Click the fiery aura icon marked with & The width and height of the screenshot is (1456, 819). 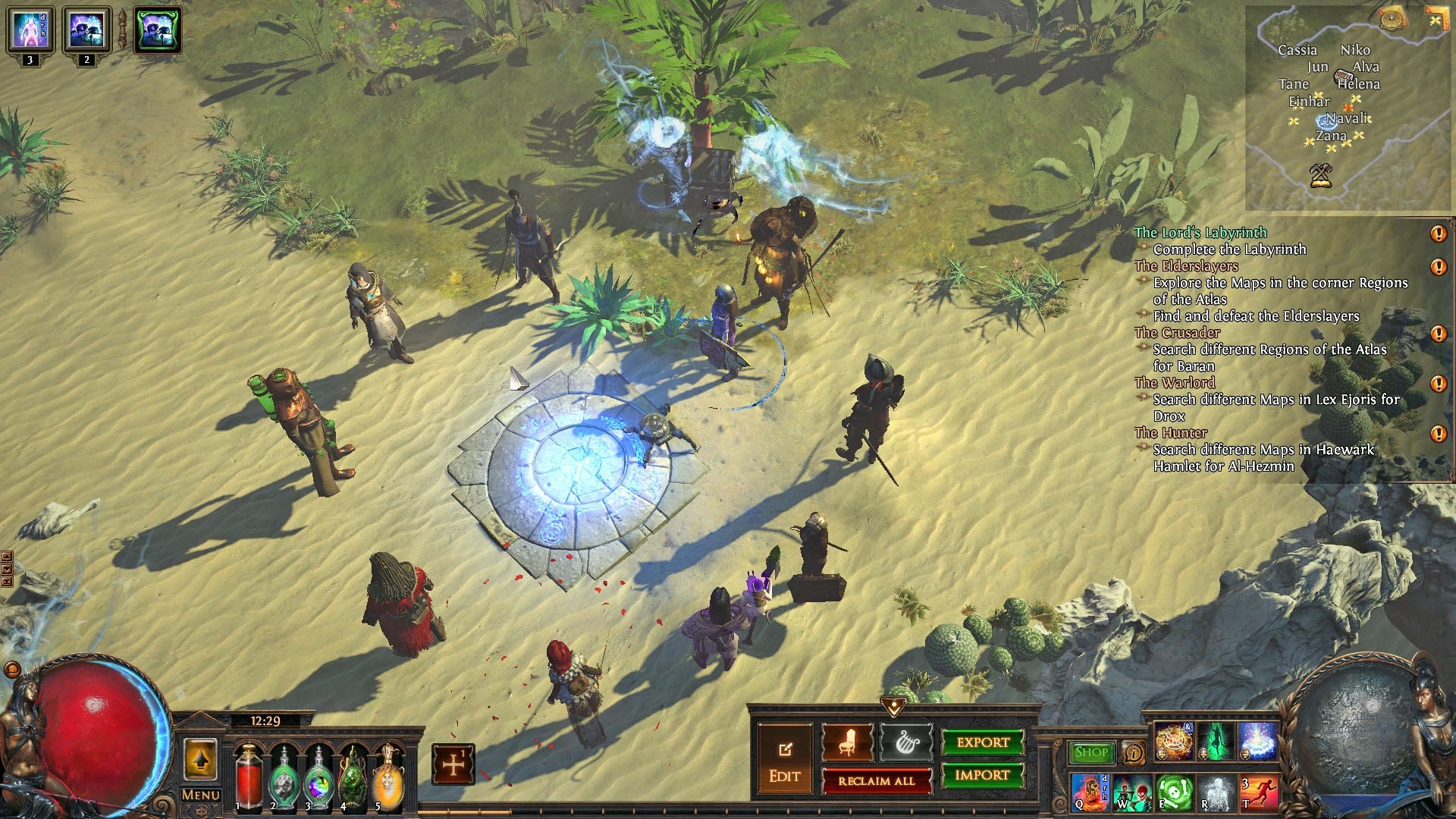[x=1174, y=741]
